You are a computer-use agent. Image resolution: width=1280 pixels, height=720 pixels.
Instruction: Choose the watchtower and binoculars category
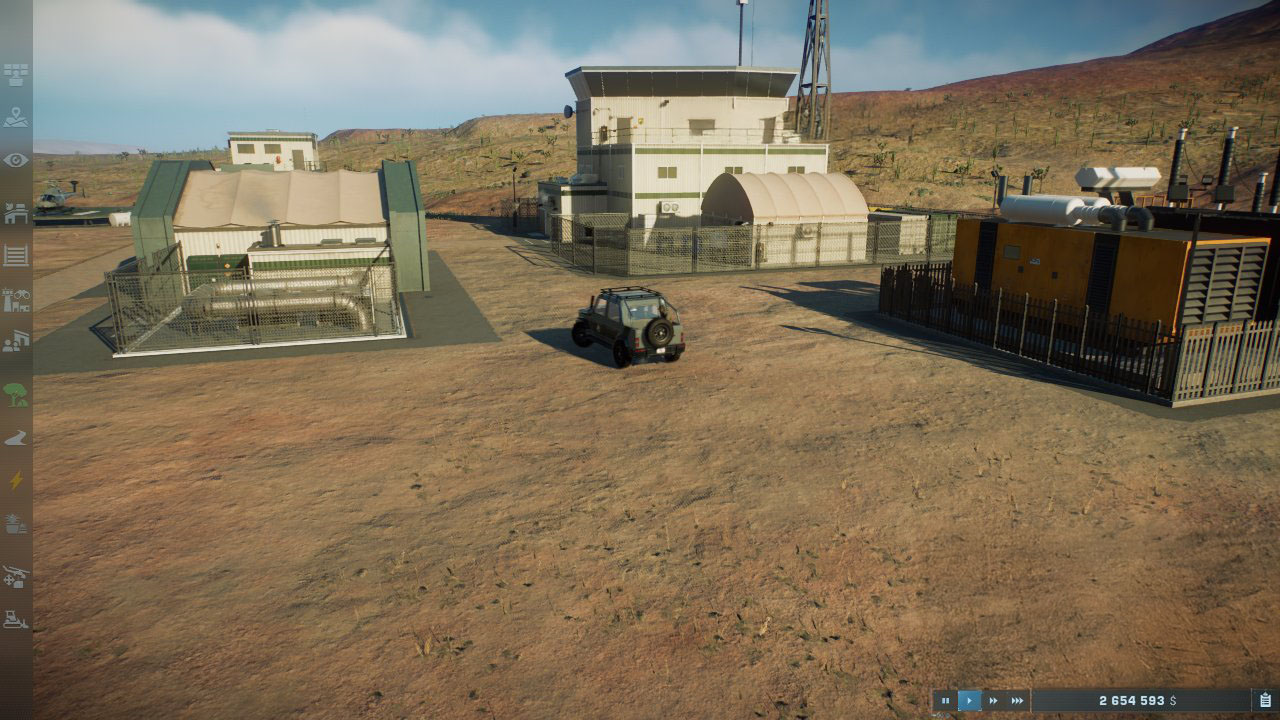tap(16, 299)
